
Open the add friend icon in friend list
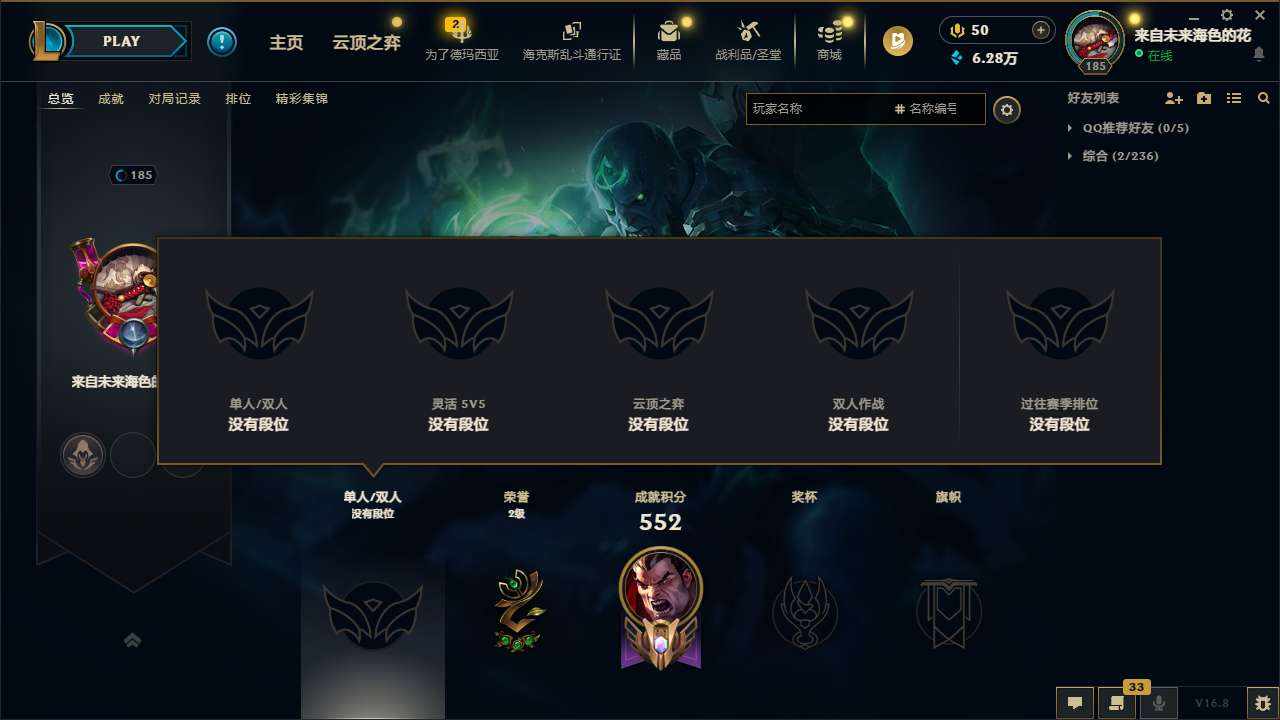click(1172, 98)
